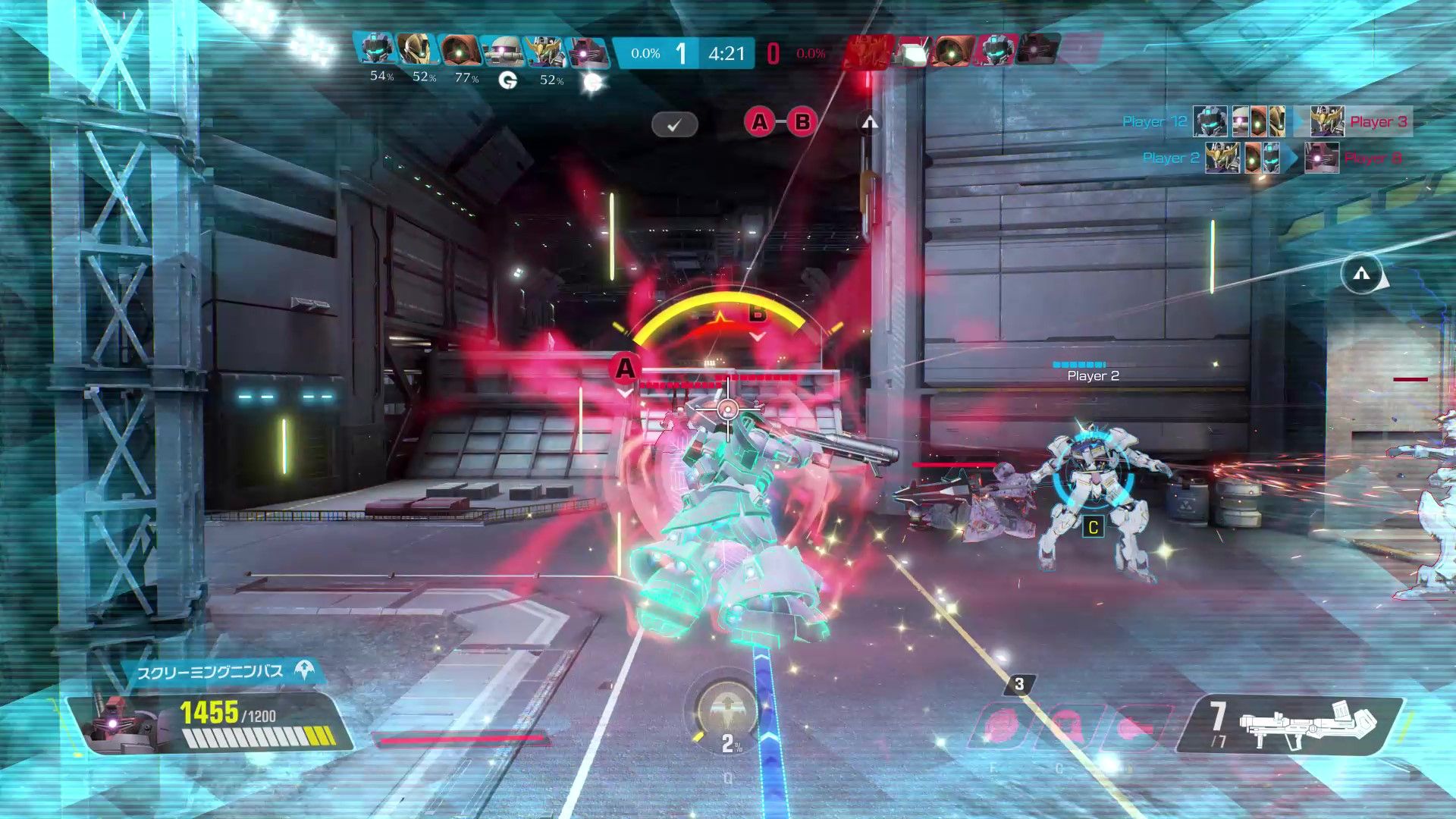Click the red B objective marker in the top tracker
This screenshot has width=1456, height=819.
pyautogui.click(x=802, y=122)
